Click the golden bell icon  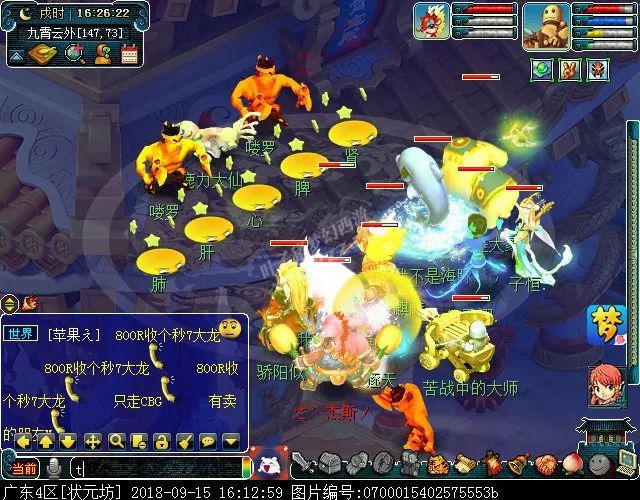point(517,463)
